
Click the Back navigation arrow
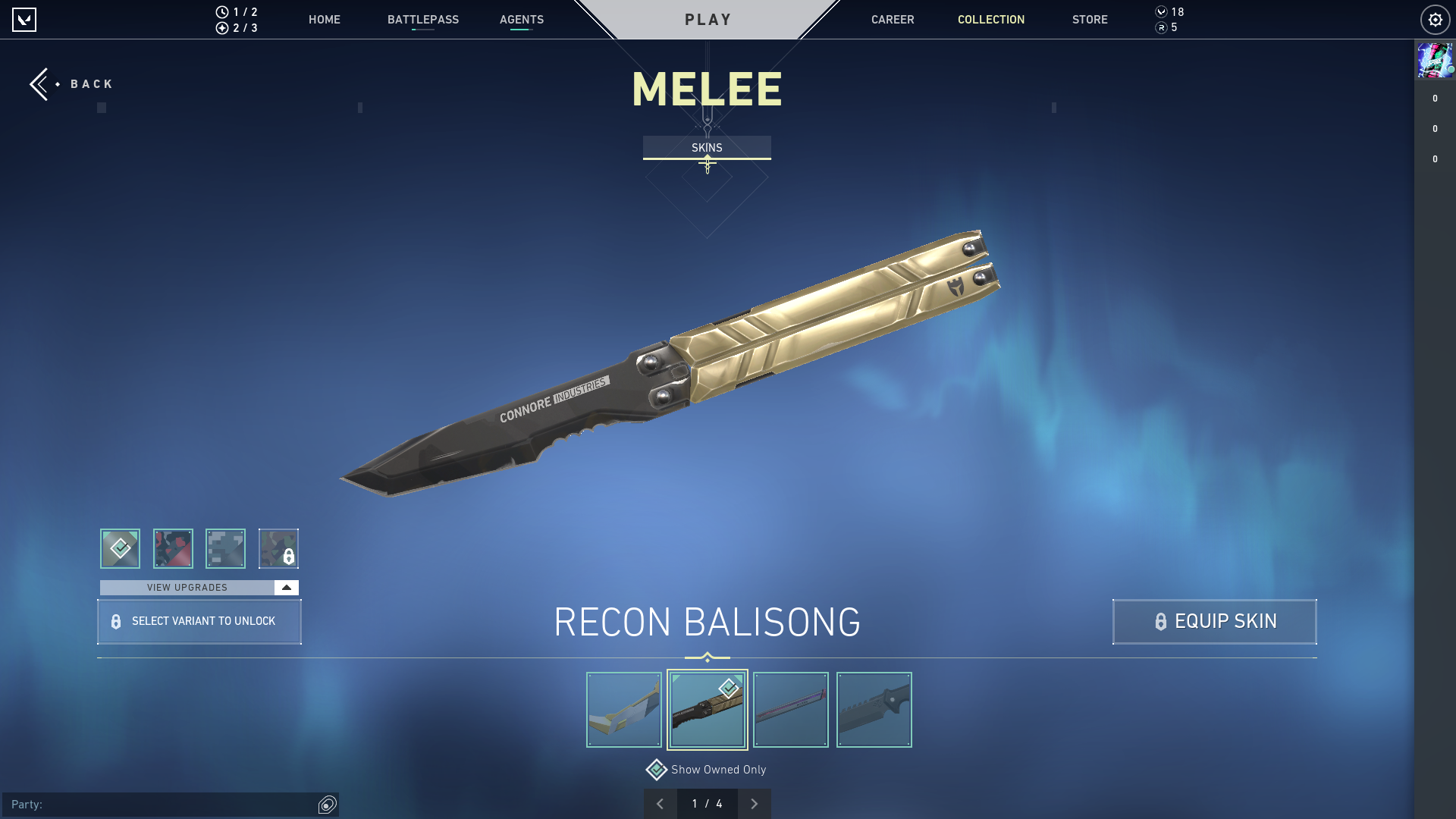coord(40,83)
